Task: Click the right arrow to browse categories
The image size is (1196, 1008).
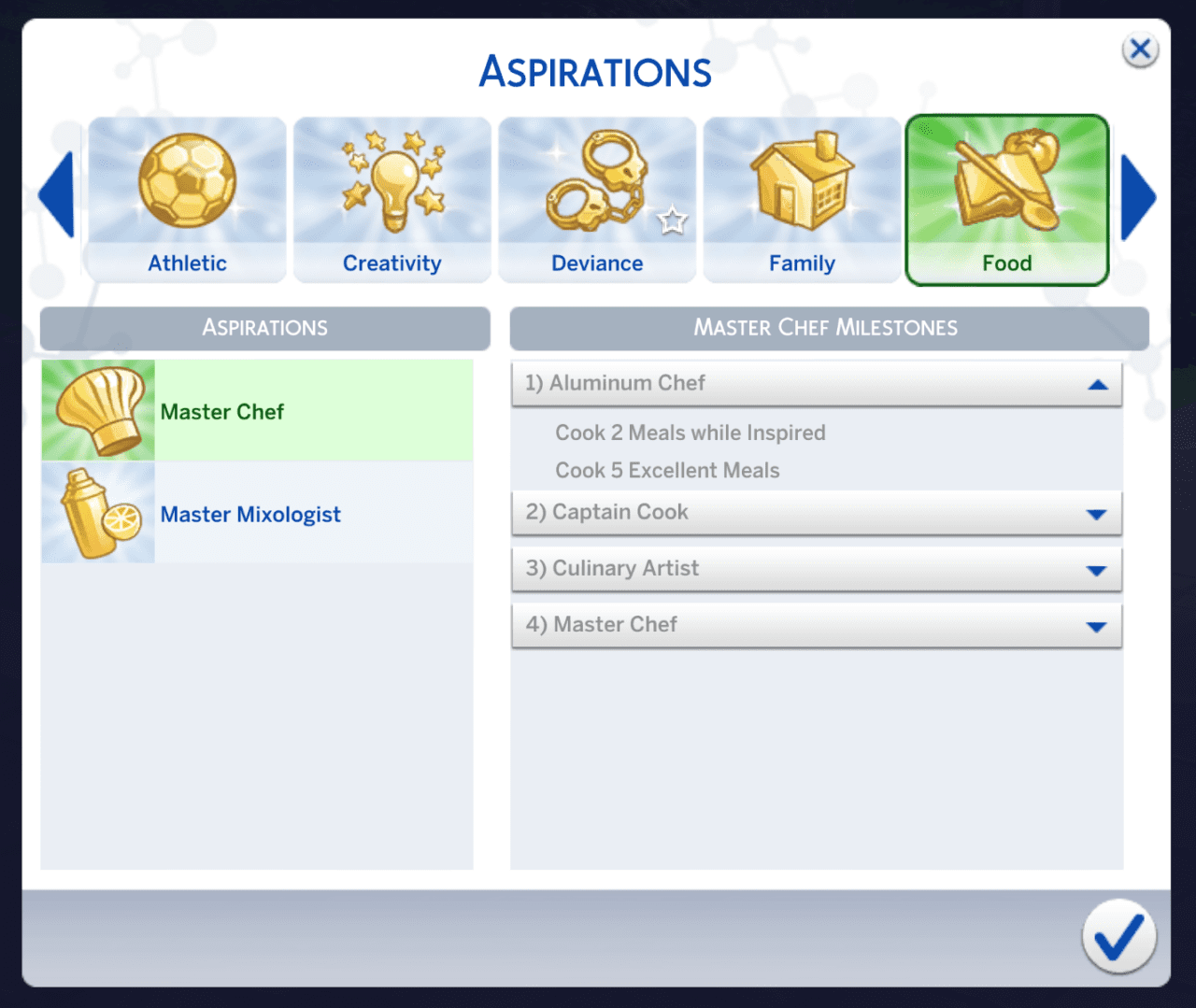Action: 1139,197
